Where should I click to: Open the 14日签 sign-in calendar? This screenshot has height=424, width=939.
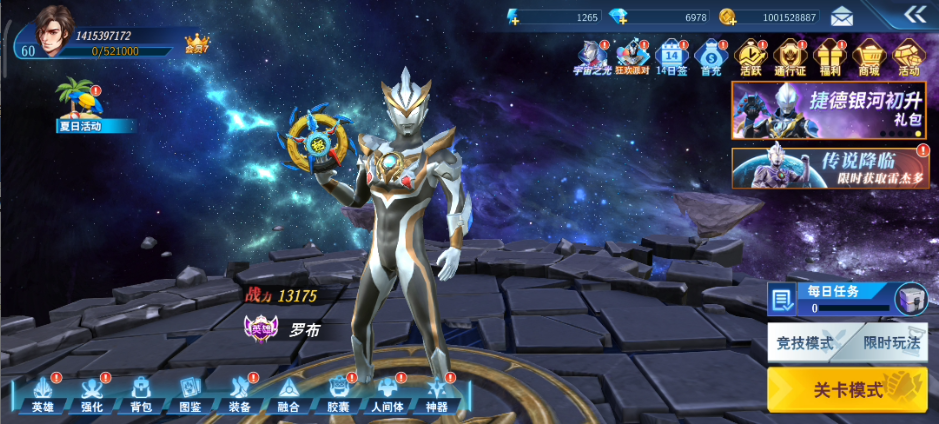(x=671, y=58)
